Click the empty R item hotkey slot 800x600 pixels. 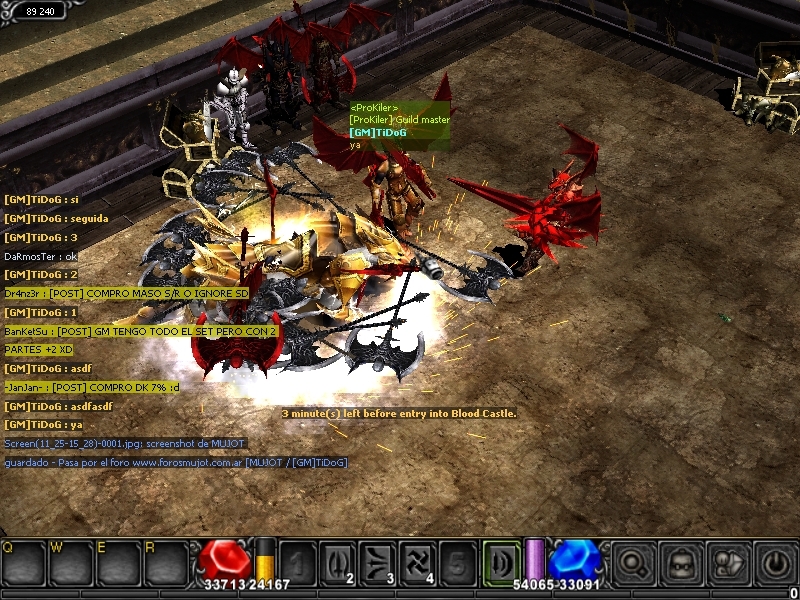click(x=164, y=562)
